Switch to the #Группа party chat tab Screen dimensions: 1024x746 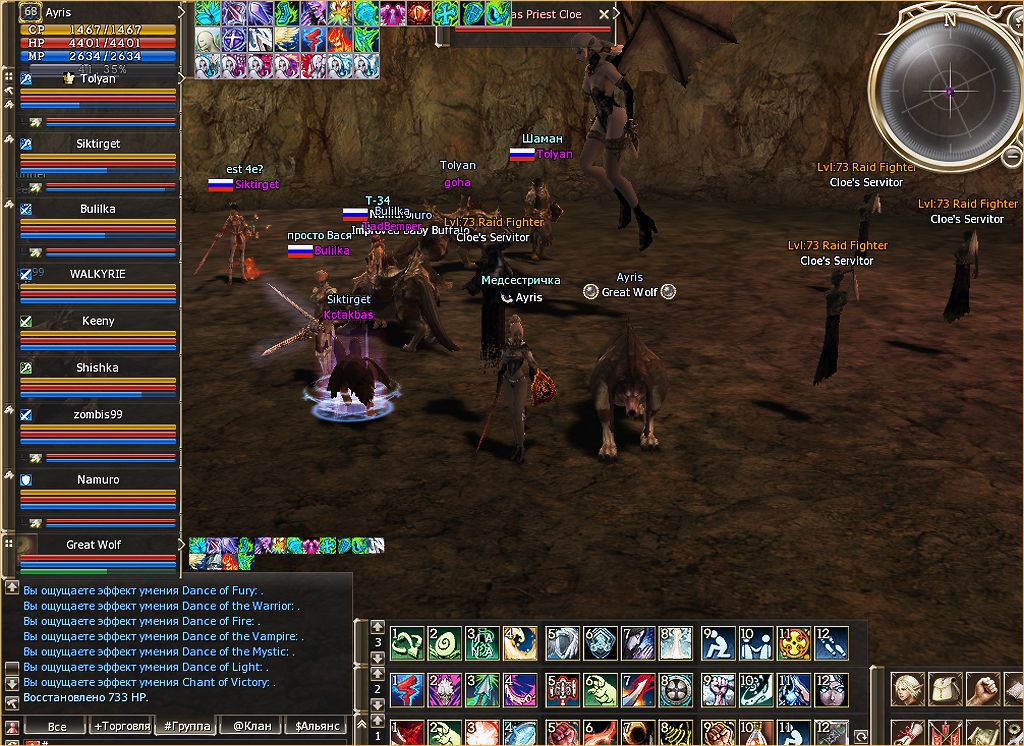click(x=186, y=726)
